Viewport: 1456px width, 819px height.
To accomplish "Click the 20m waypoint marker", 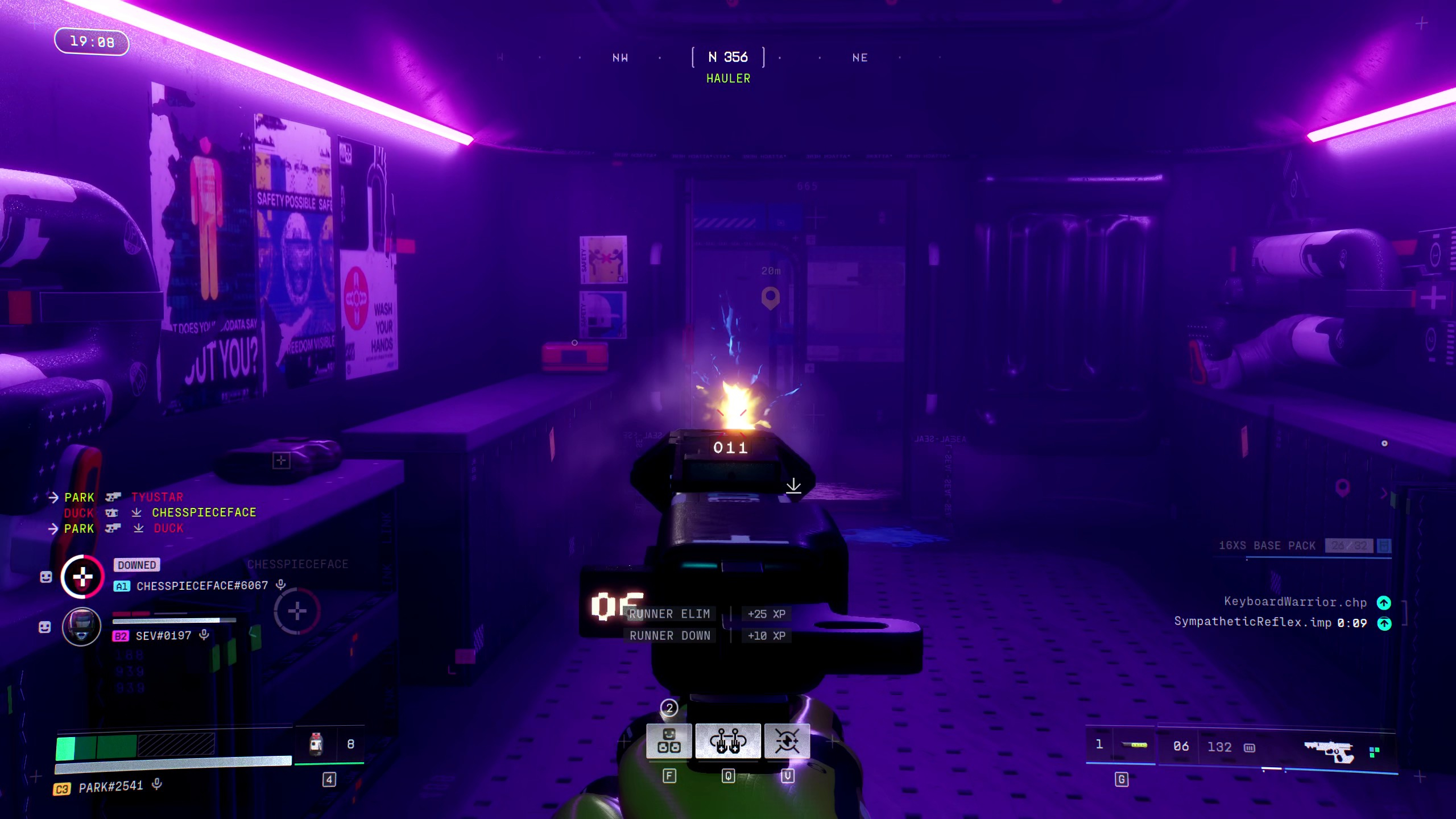I will point(771,297).
